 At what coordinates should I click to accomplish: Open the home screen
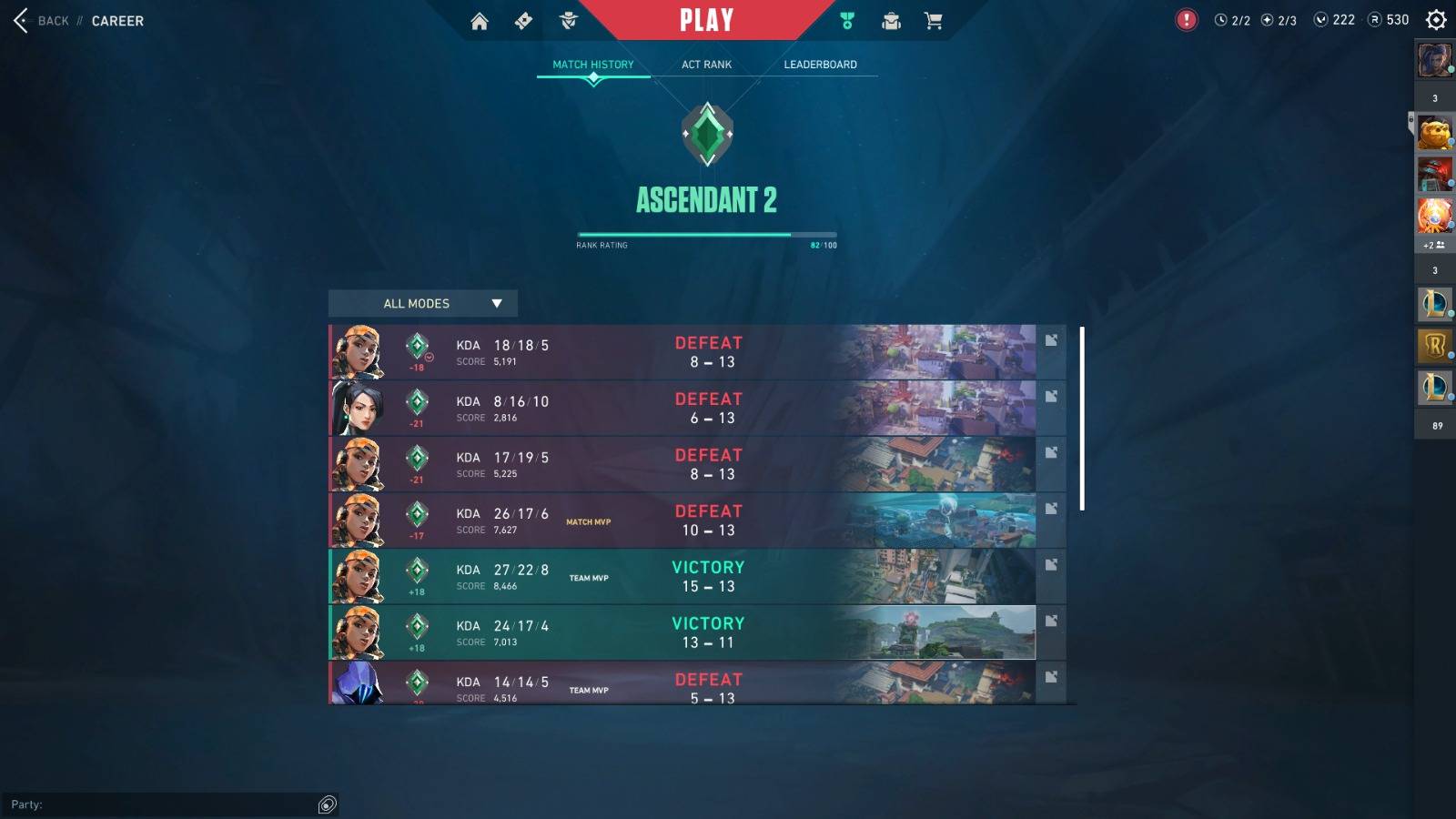(x=480, y=21)
